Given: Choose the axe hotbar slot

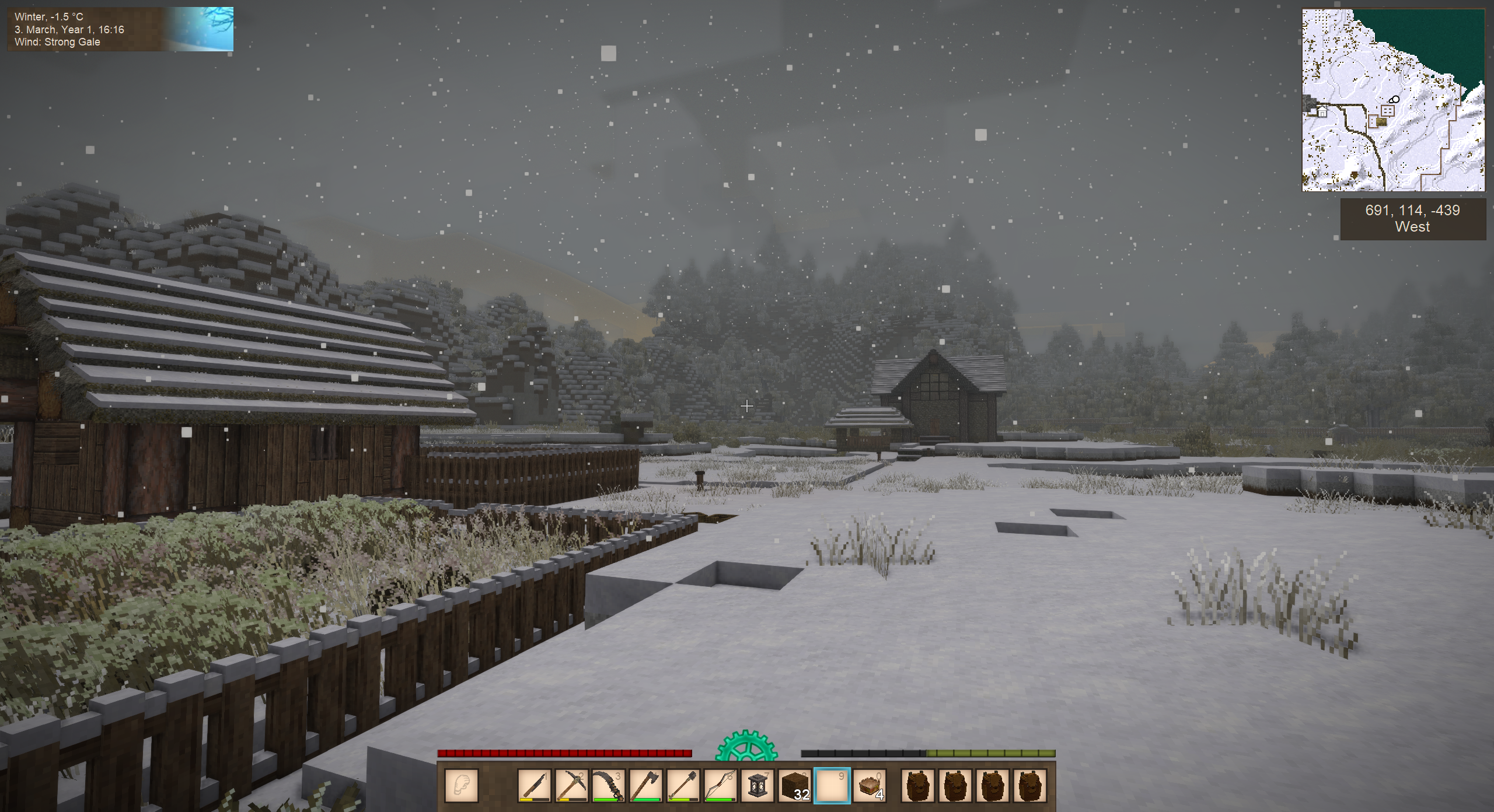Looking at the screenshot, I should click(x=646, y=785).
